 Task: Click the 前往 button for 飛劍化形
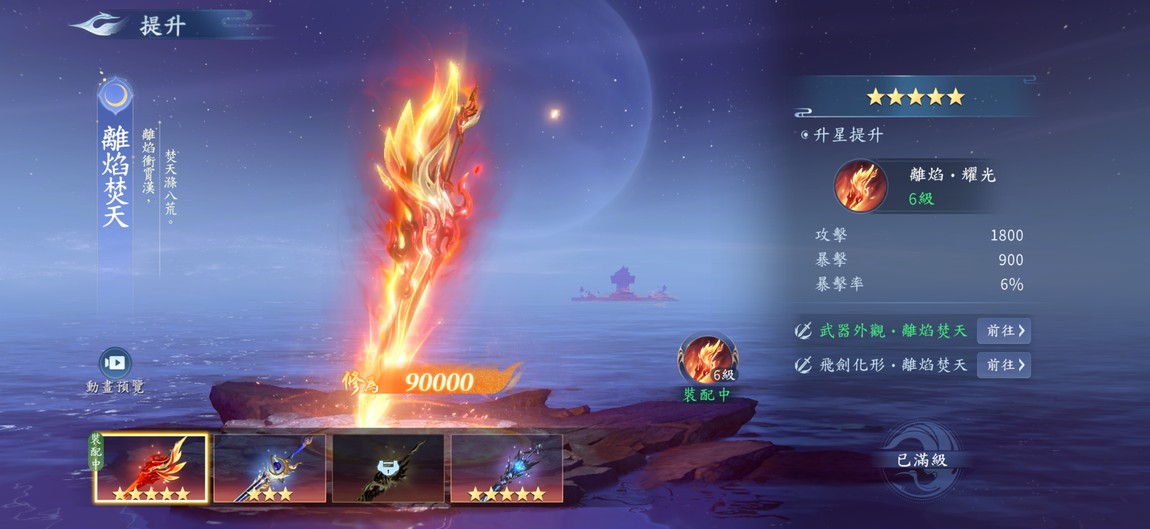point(1004,365)
